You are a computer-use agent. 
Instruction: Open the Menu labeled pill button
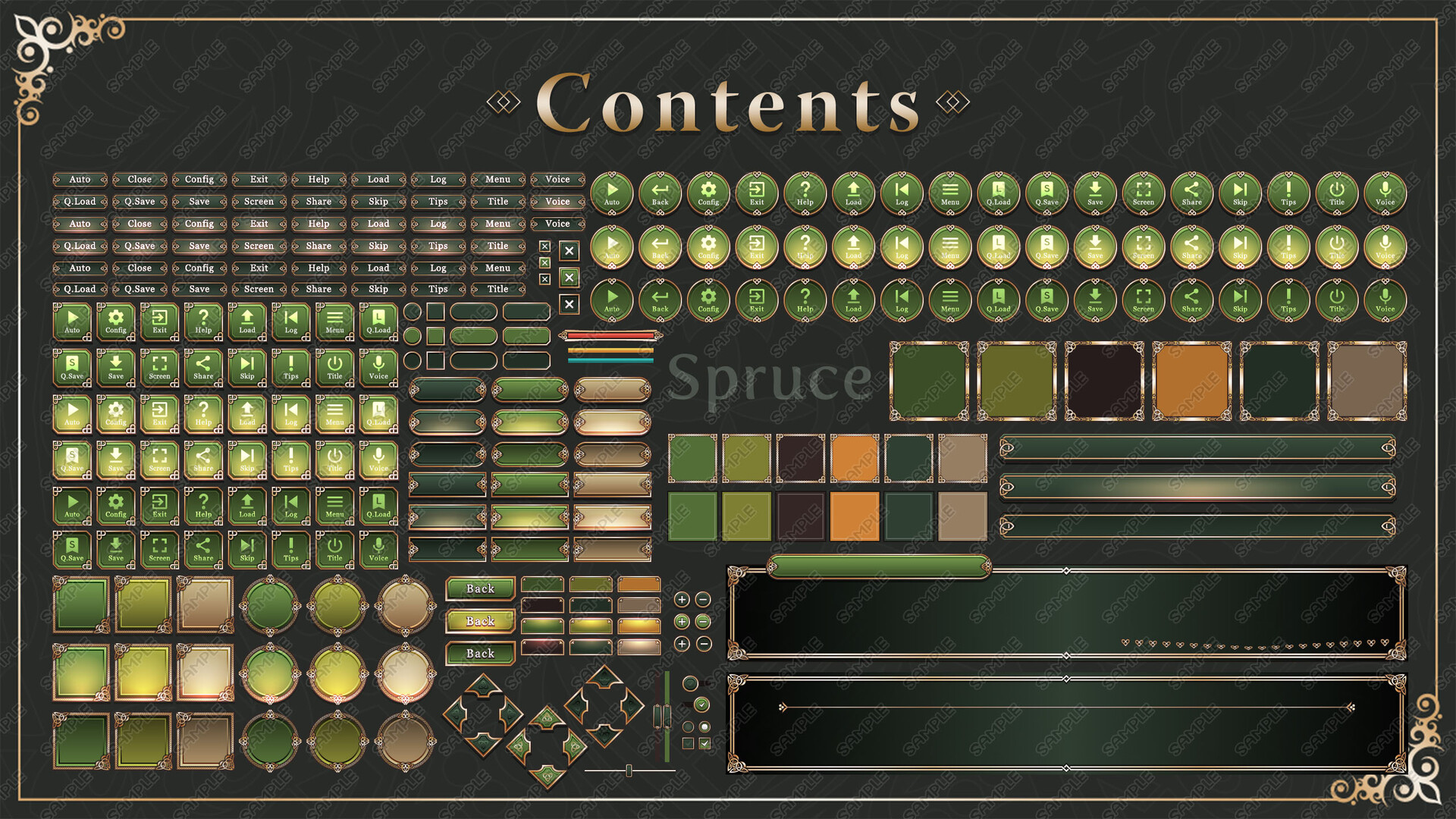coord(497,180)
